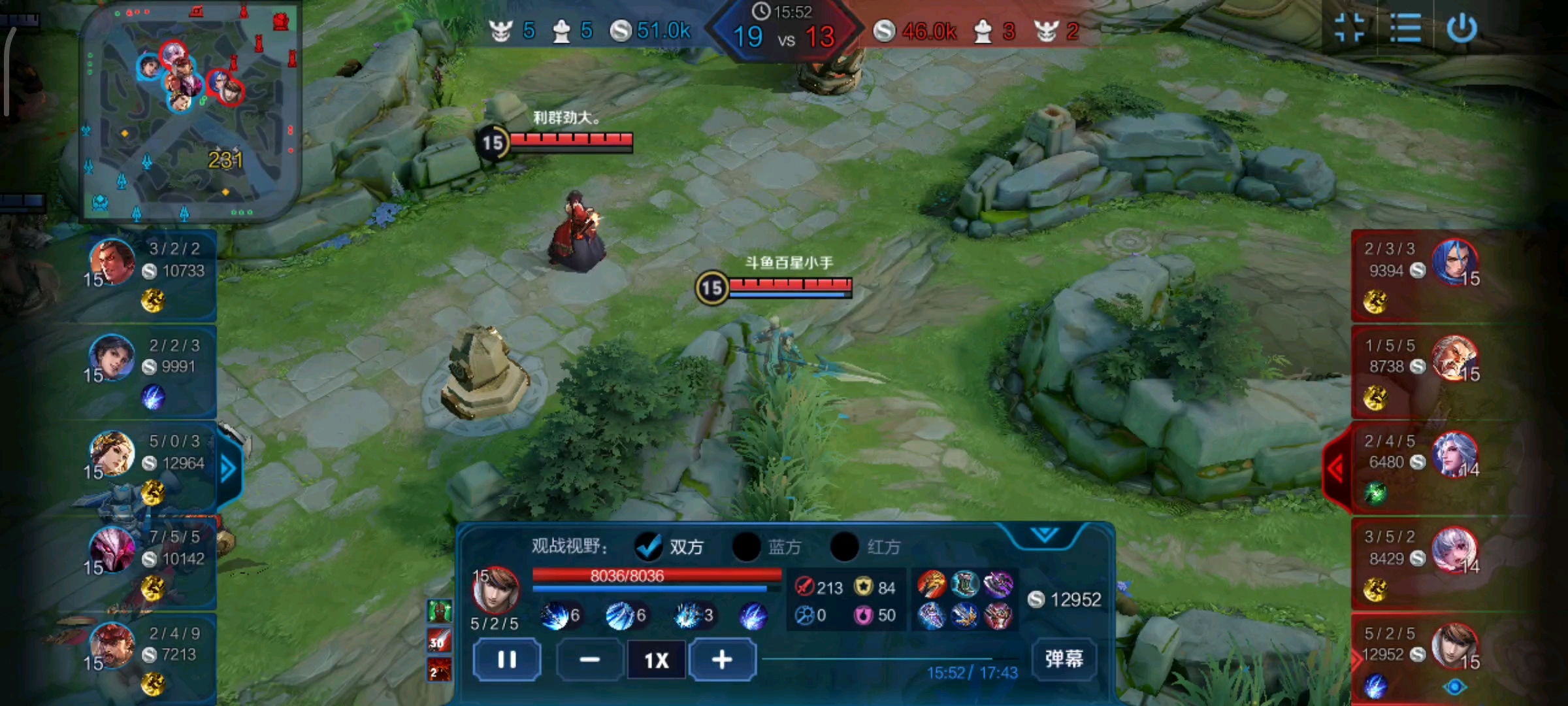
Task: Exit replay with the power button
Action: 1462,29
